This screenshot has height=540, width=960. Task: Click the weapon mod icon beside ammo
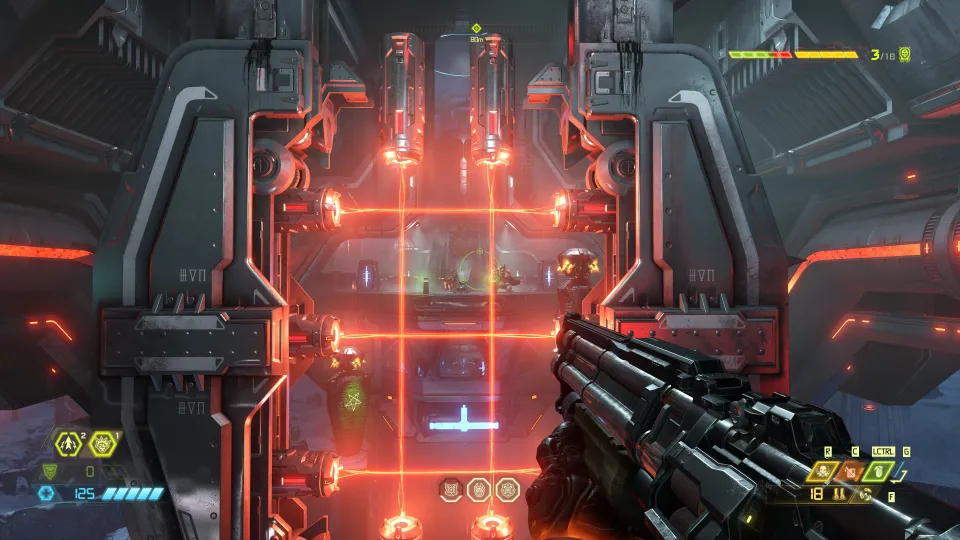point(863,493)
